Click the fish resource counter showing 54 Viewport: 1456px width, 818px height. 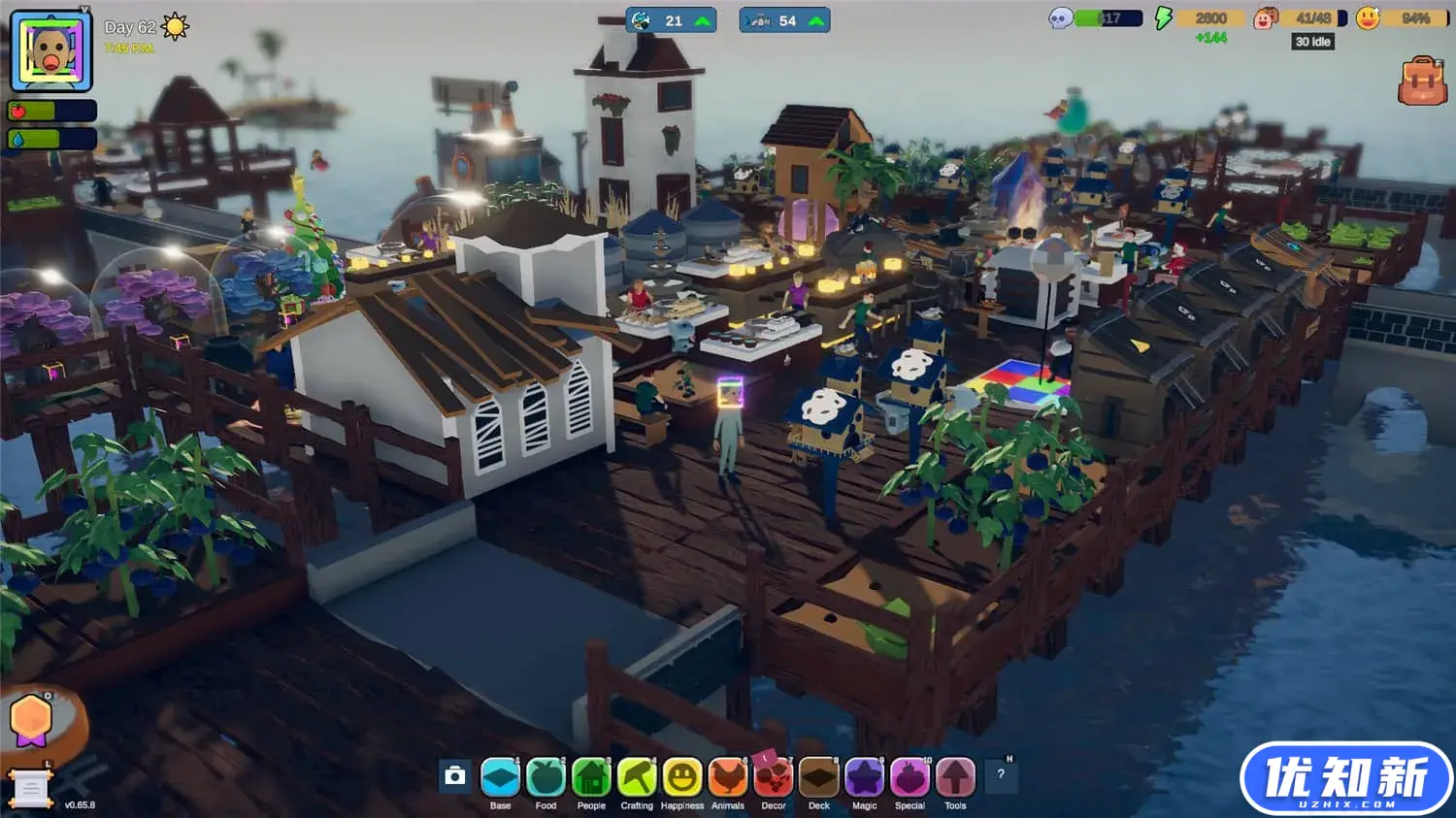[x=784, y=20]
